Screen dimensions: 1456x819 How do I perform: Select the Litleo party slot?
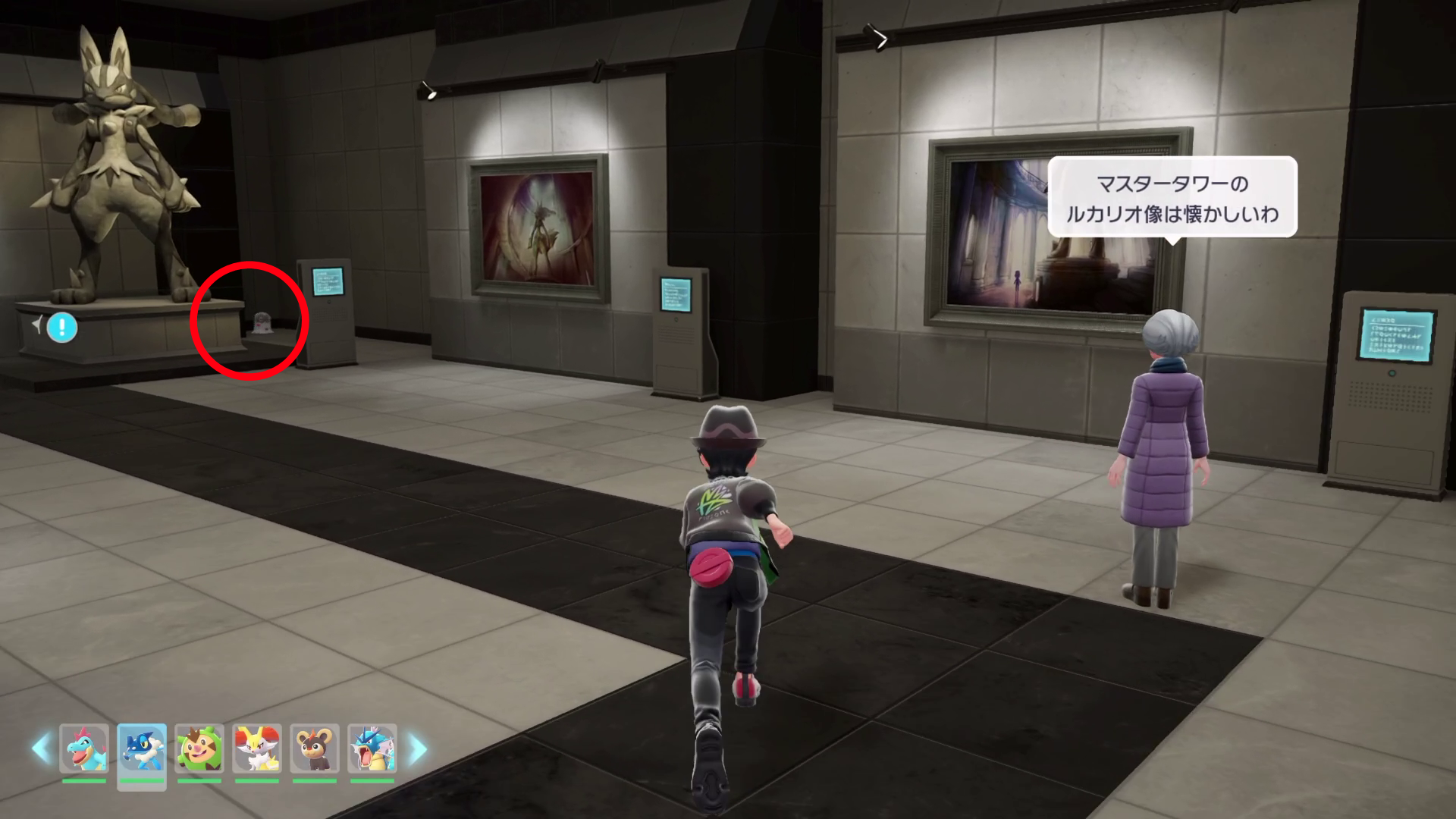tap(315, 748)
